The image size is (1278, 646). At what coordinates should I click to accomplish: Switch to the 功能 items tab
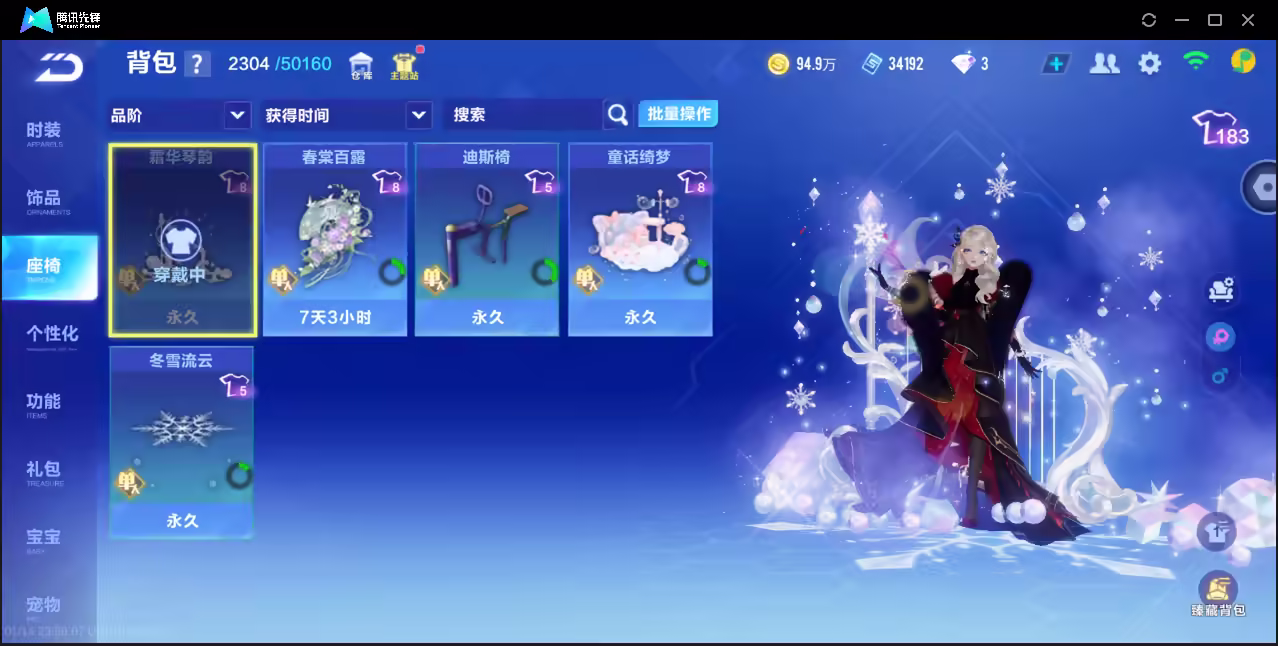point(44,403)
